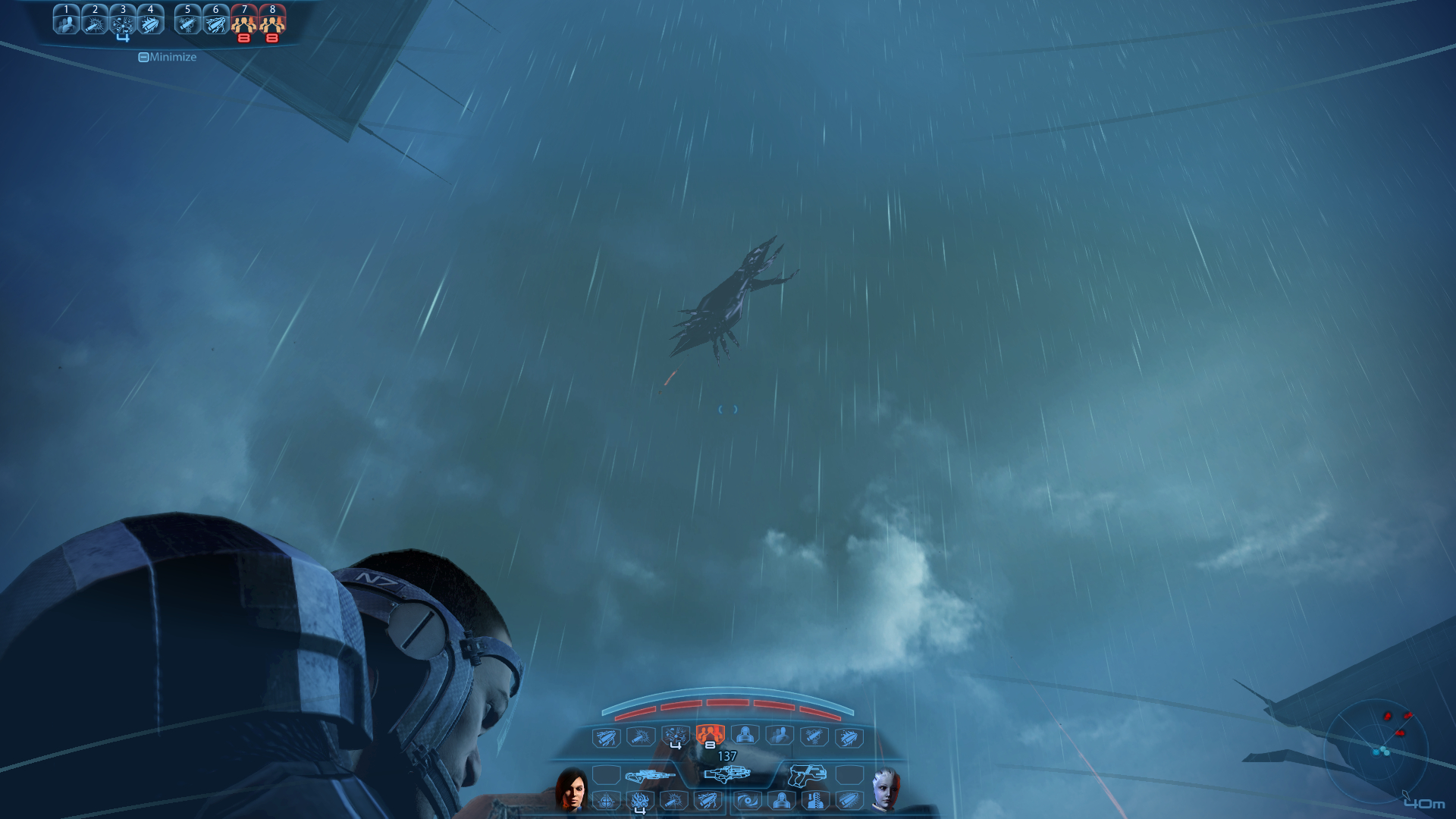Equip the pistol weapon beside Liara

[x=807, y=775]
